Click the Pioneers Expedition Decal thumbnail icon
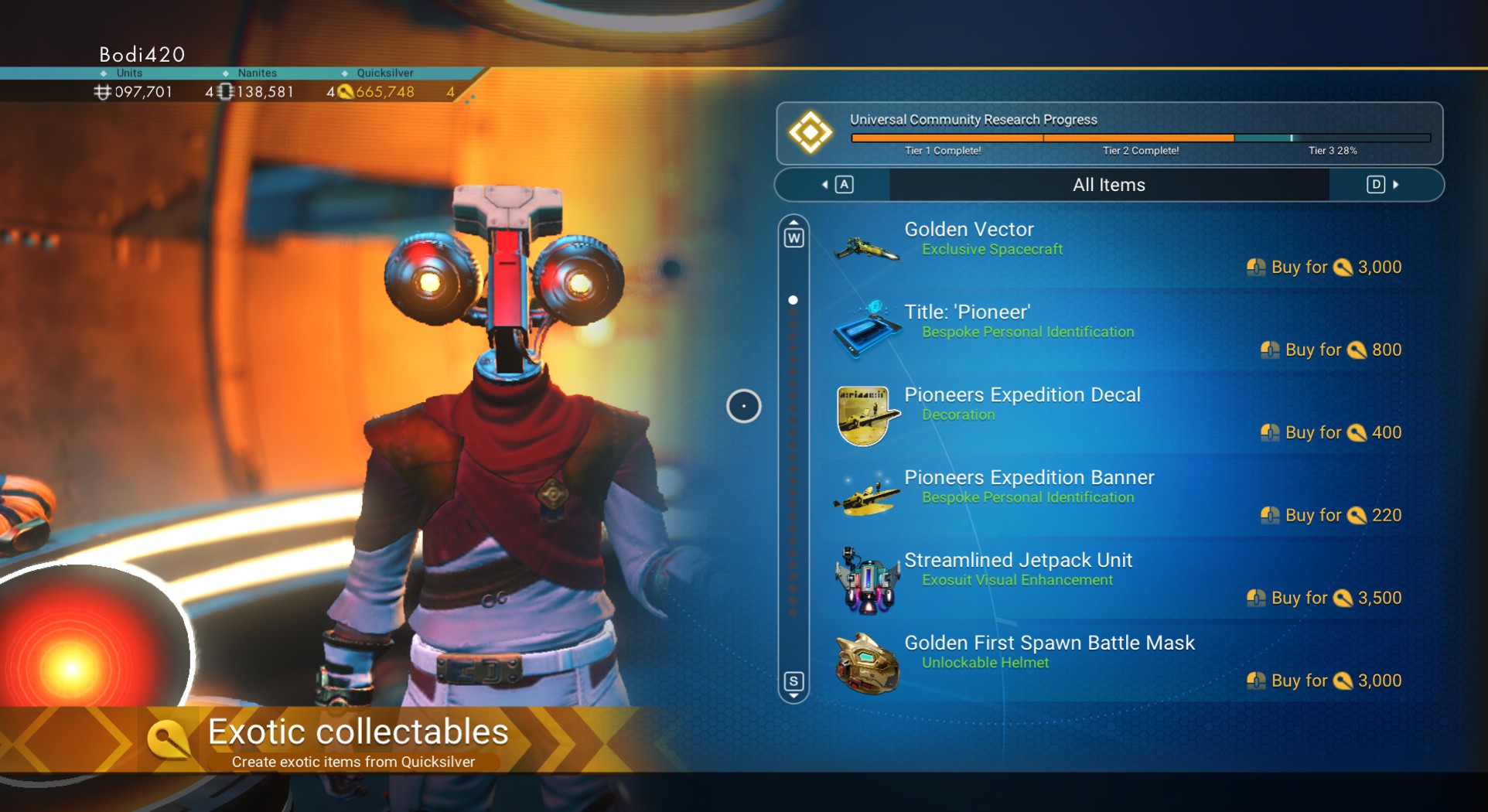 click(x=863, y=415)
